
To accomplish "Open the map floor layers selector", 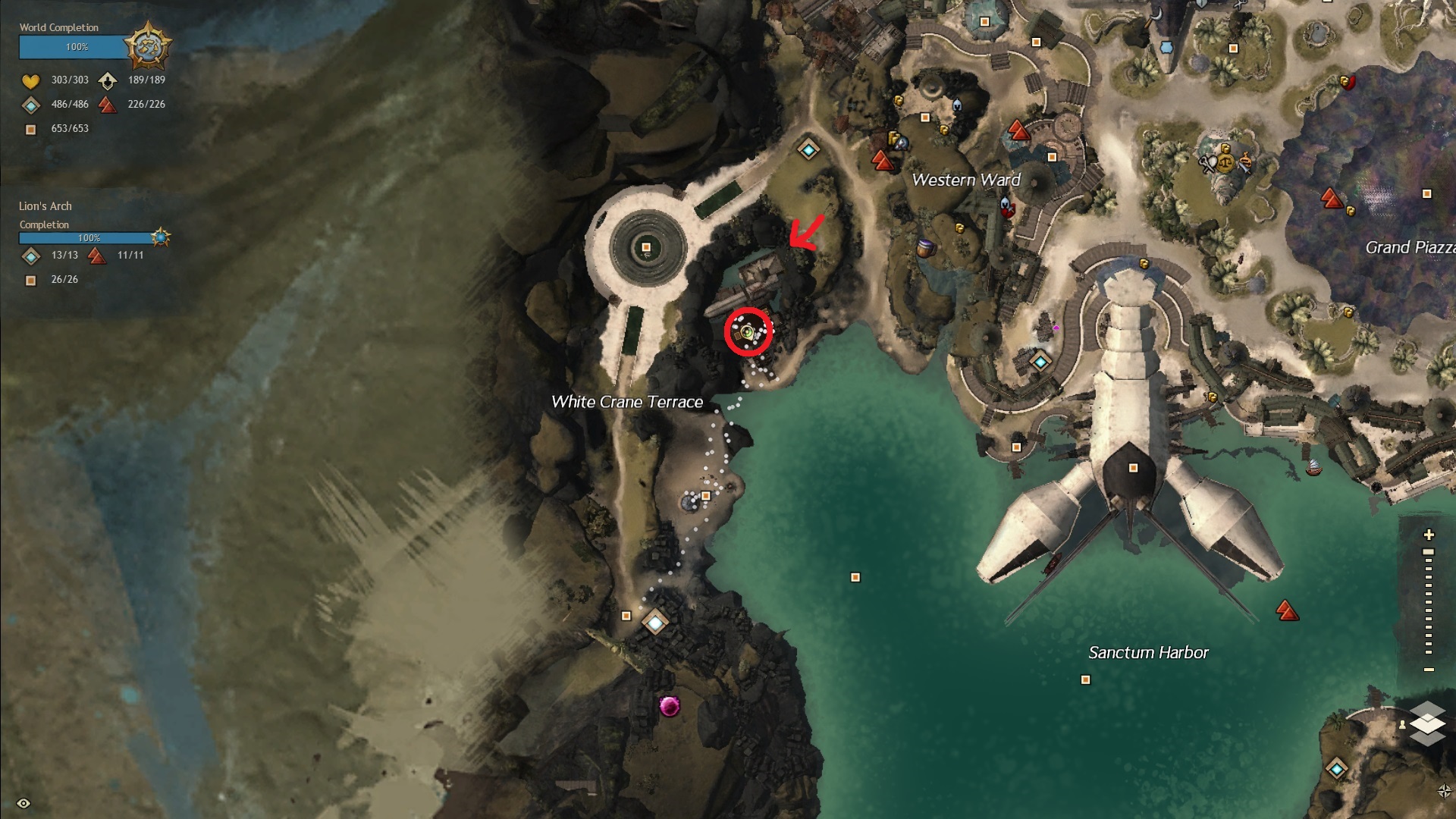I will coord(1427,723).
